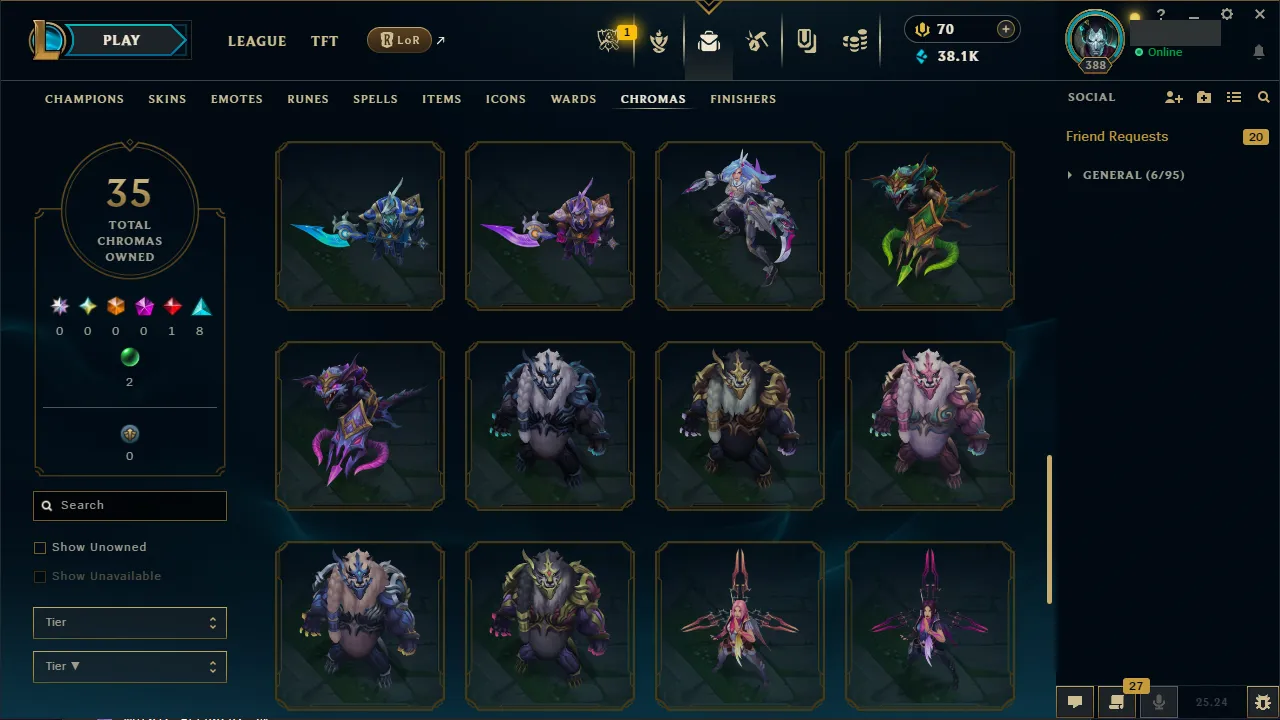The width and height of the screenshot is (1280, 720).
Task: Select the green chroma gem filter
Action: 129,356
